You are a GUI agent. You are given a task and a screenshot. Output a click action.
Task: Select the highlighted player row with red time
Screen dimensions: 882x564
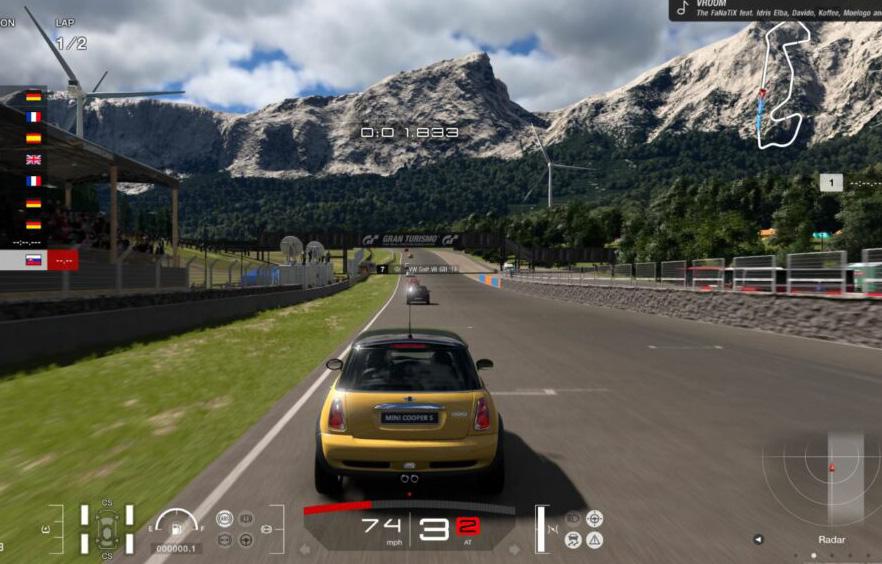(40, 260)
